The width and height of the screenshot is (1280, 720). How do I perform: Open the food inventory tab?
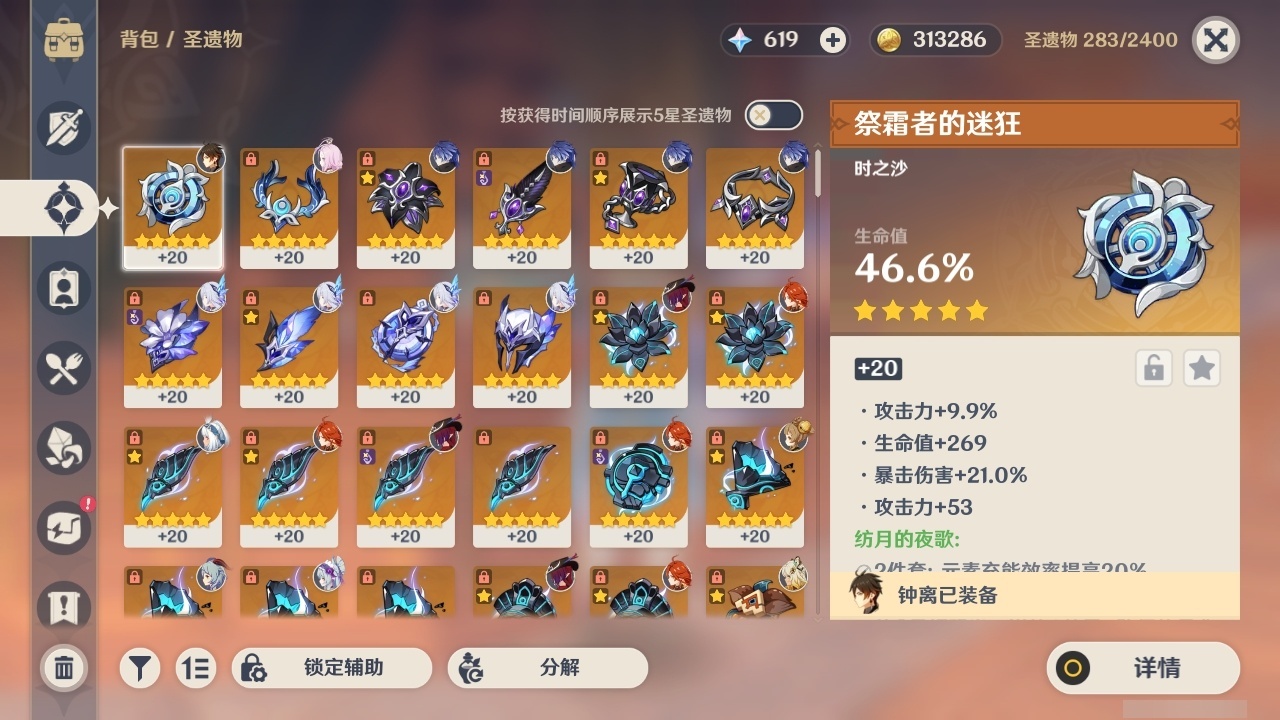pyautogui.click(x=63, y=367)
